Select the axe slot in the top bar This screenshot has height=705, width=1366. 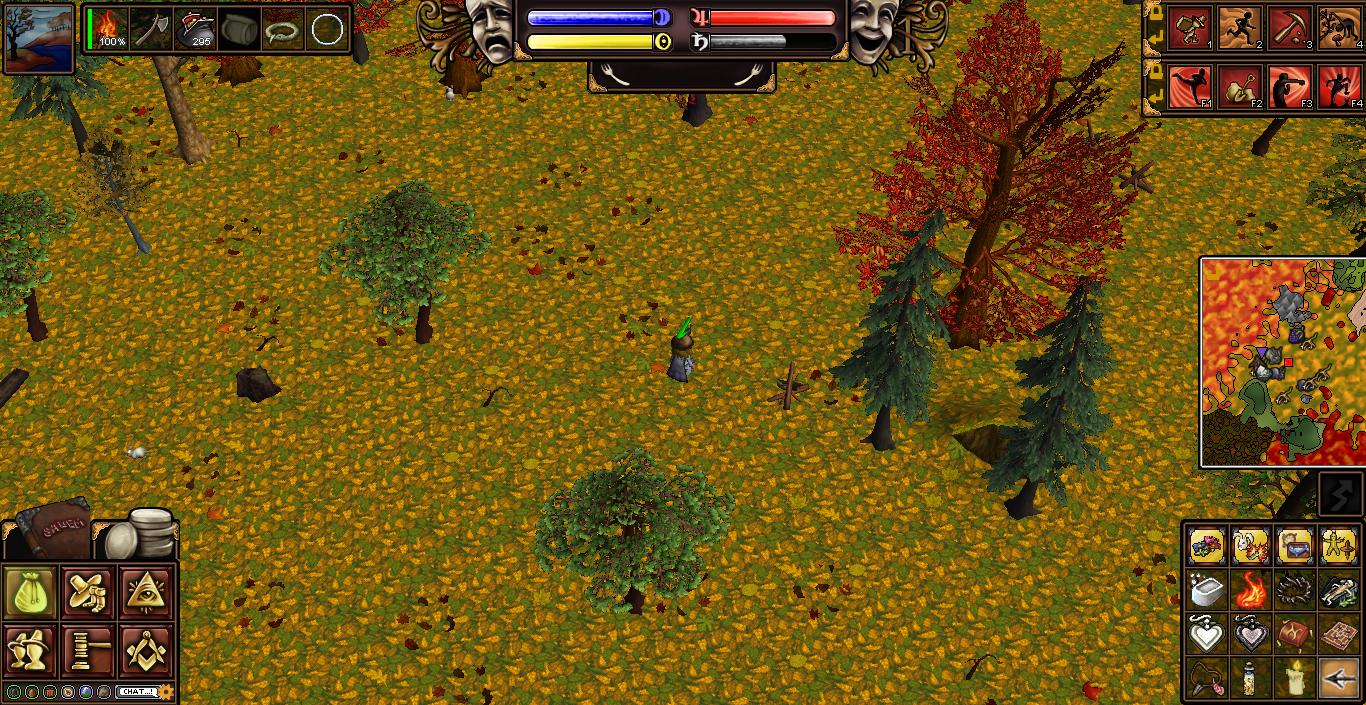pos(151,28)
